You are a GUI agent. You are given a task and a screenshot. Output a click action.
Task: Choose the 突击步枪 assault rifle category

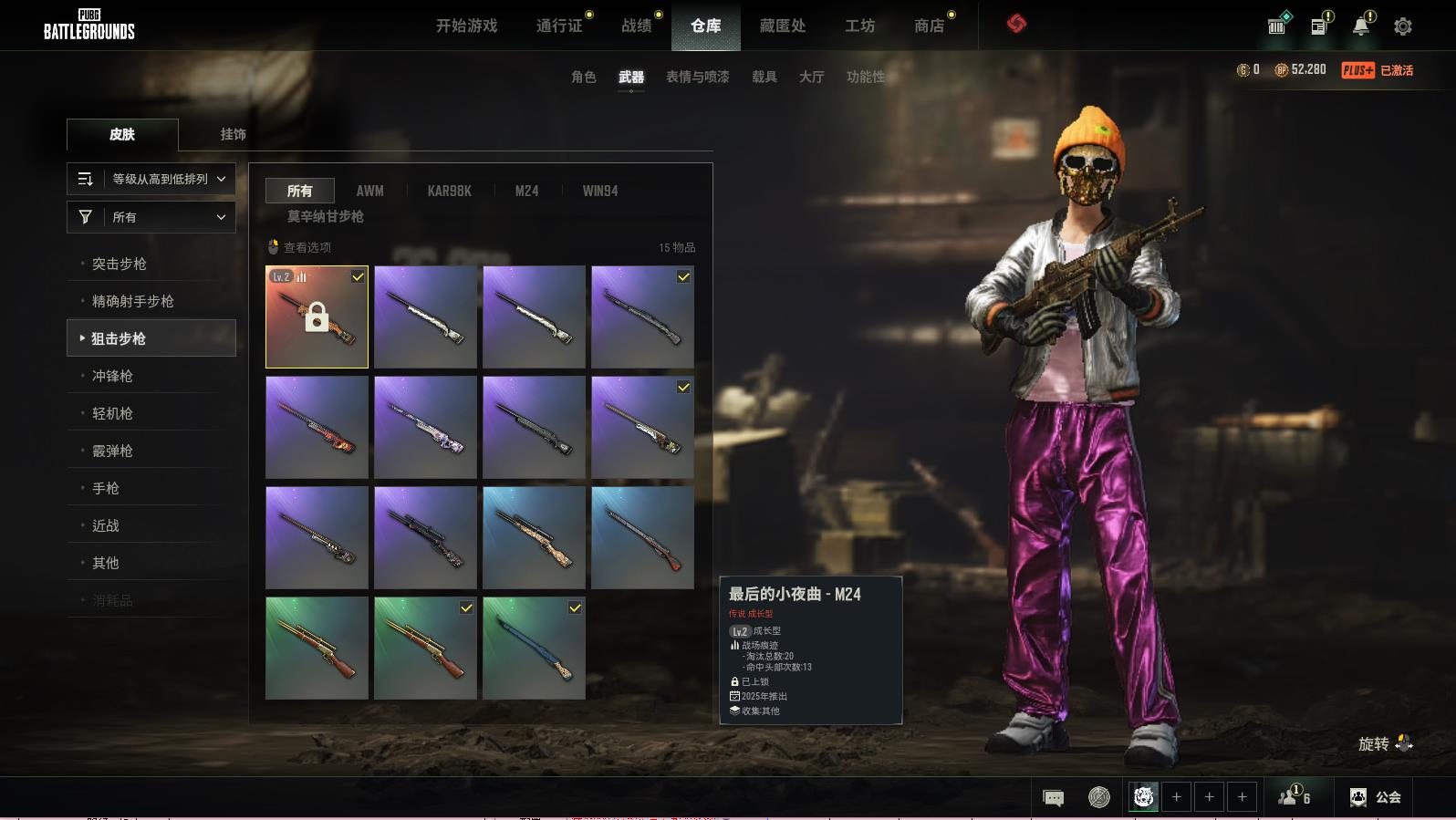tap(120, 264)
